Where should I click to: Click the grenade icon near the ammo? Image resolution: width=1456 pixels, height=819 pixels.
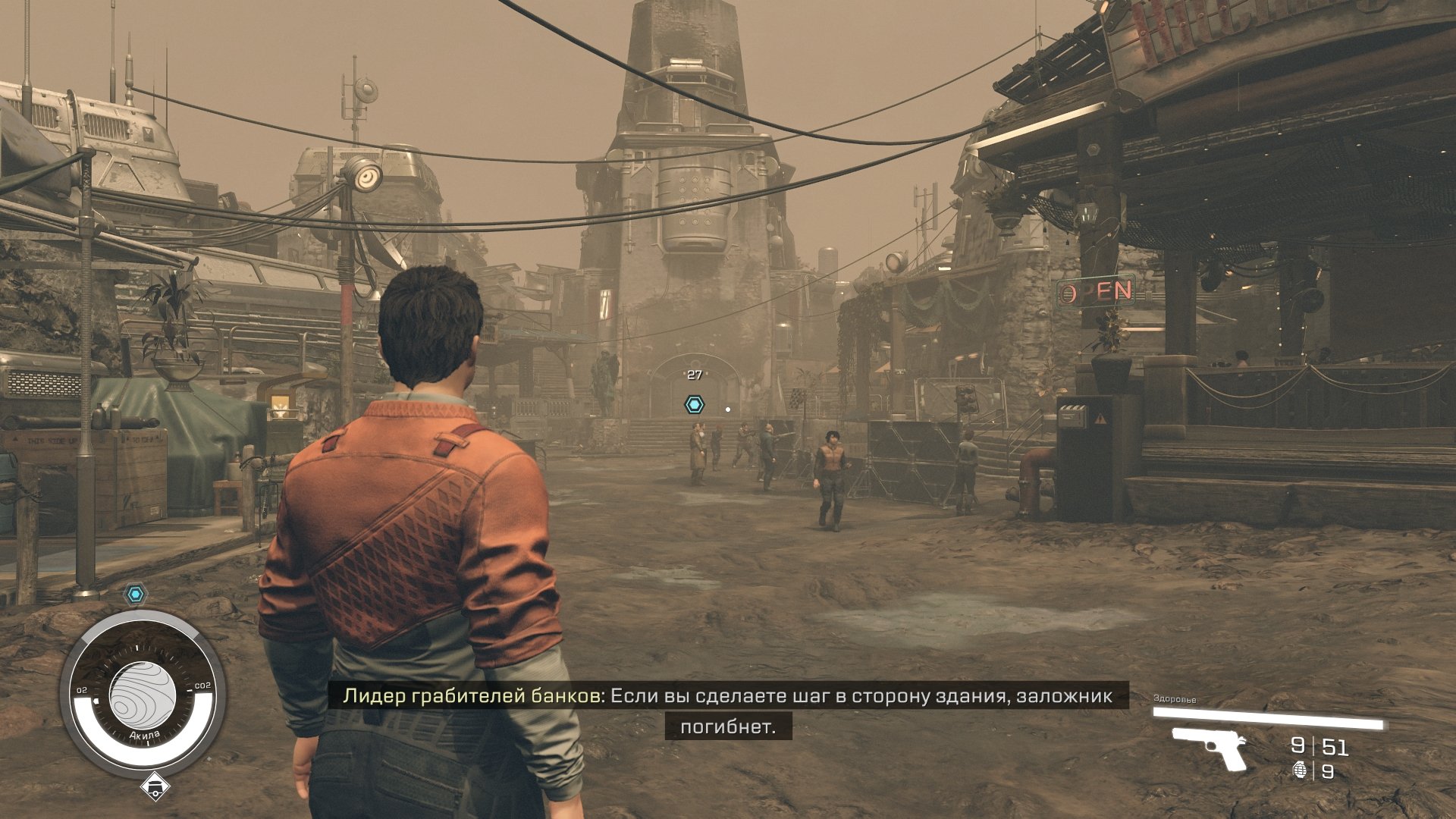pos(1300,771)
